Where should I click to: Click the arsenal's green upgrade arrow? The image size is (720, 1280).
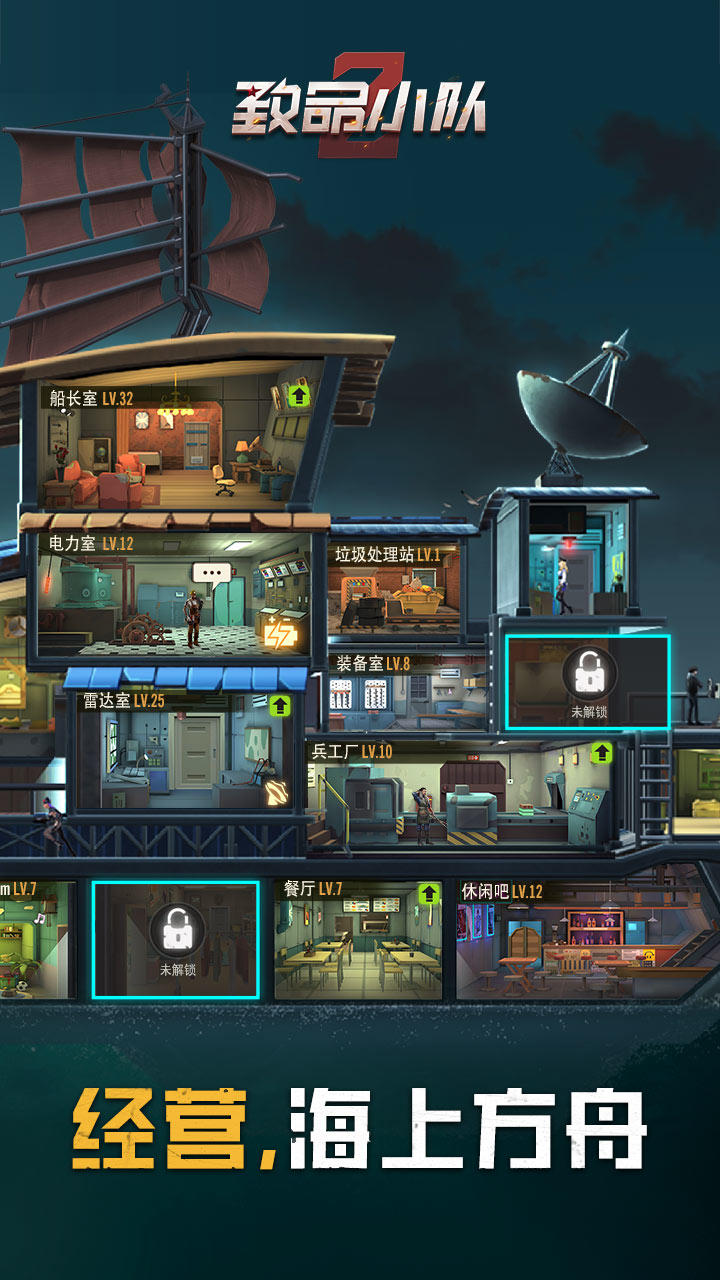(602, 752)
